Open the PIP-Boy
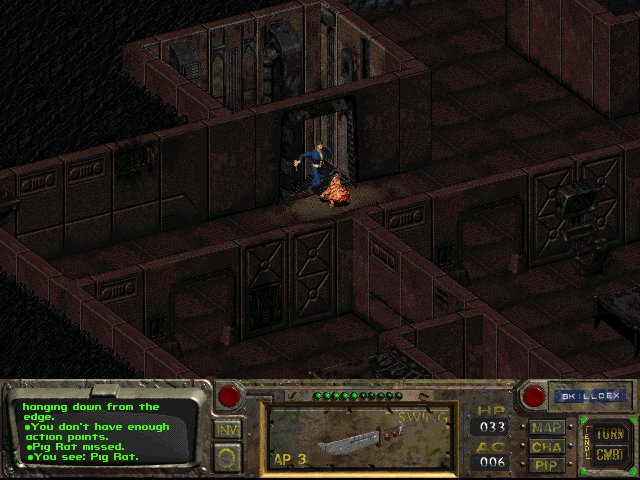 coord(547,465)
